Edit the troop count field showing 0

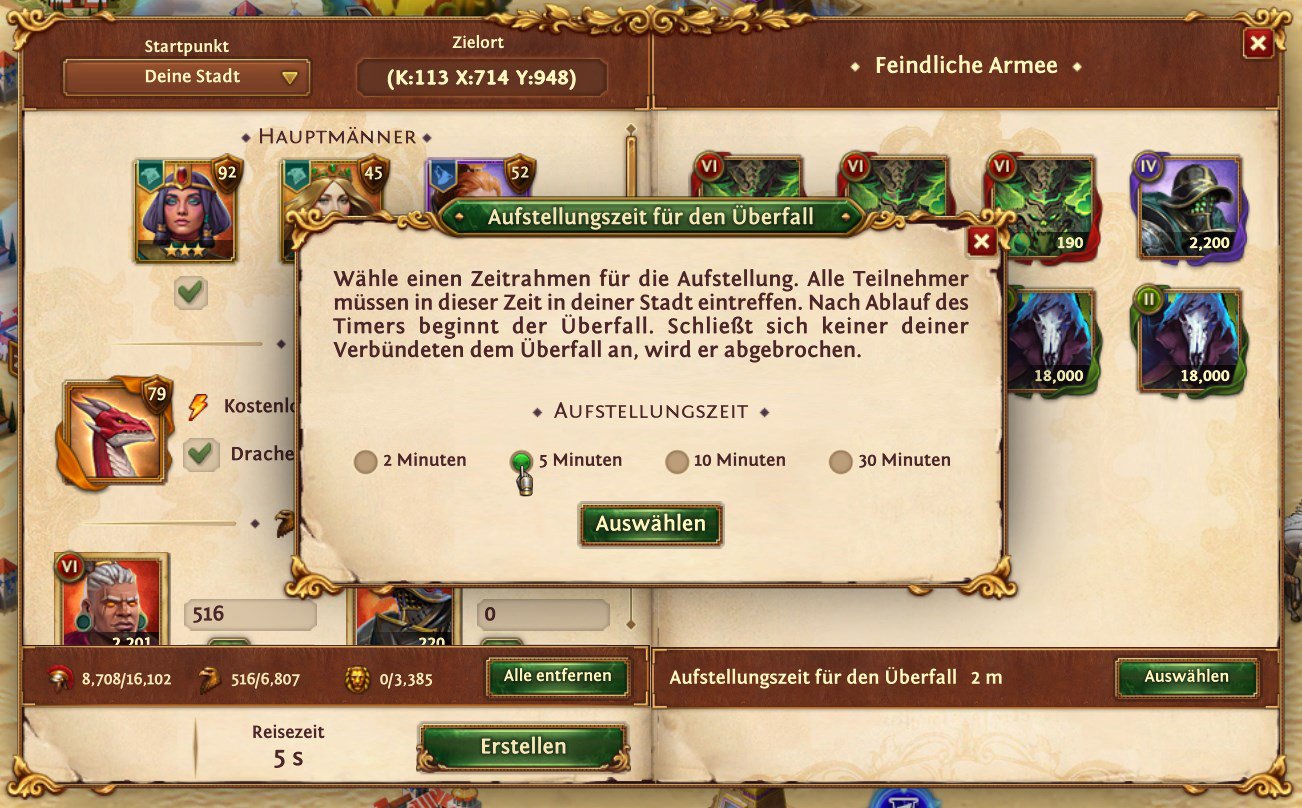click(x=542, y=613)
